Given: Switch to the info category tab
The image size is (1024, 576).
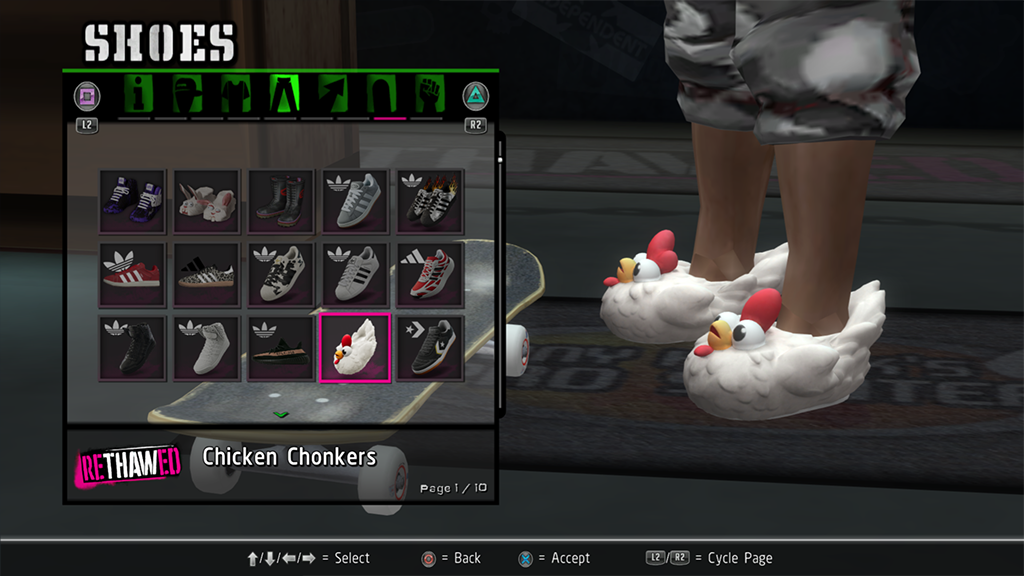Looking at the screenshot, I should 139,96.
